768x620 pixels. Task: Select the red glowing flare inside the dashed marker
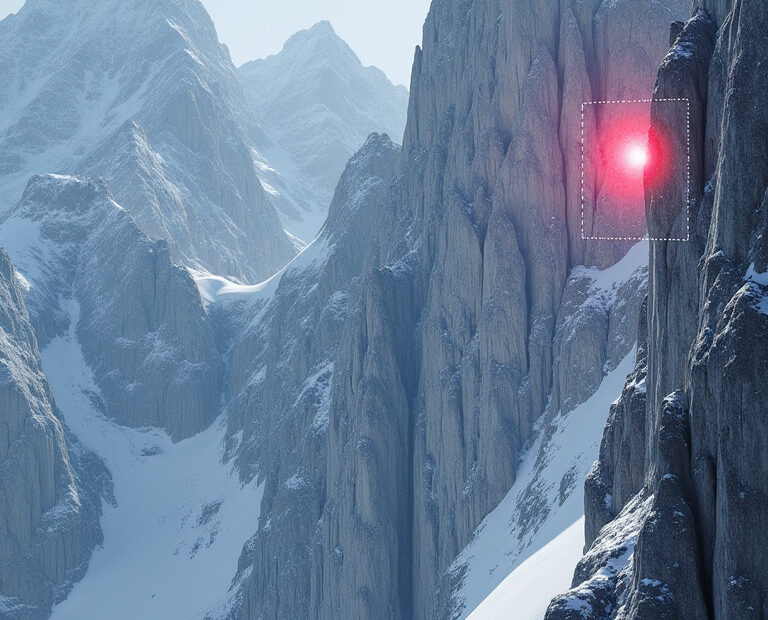tap(635, 156)
